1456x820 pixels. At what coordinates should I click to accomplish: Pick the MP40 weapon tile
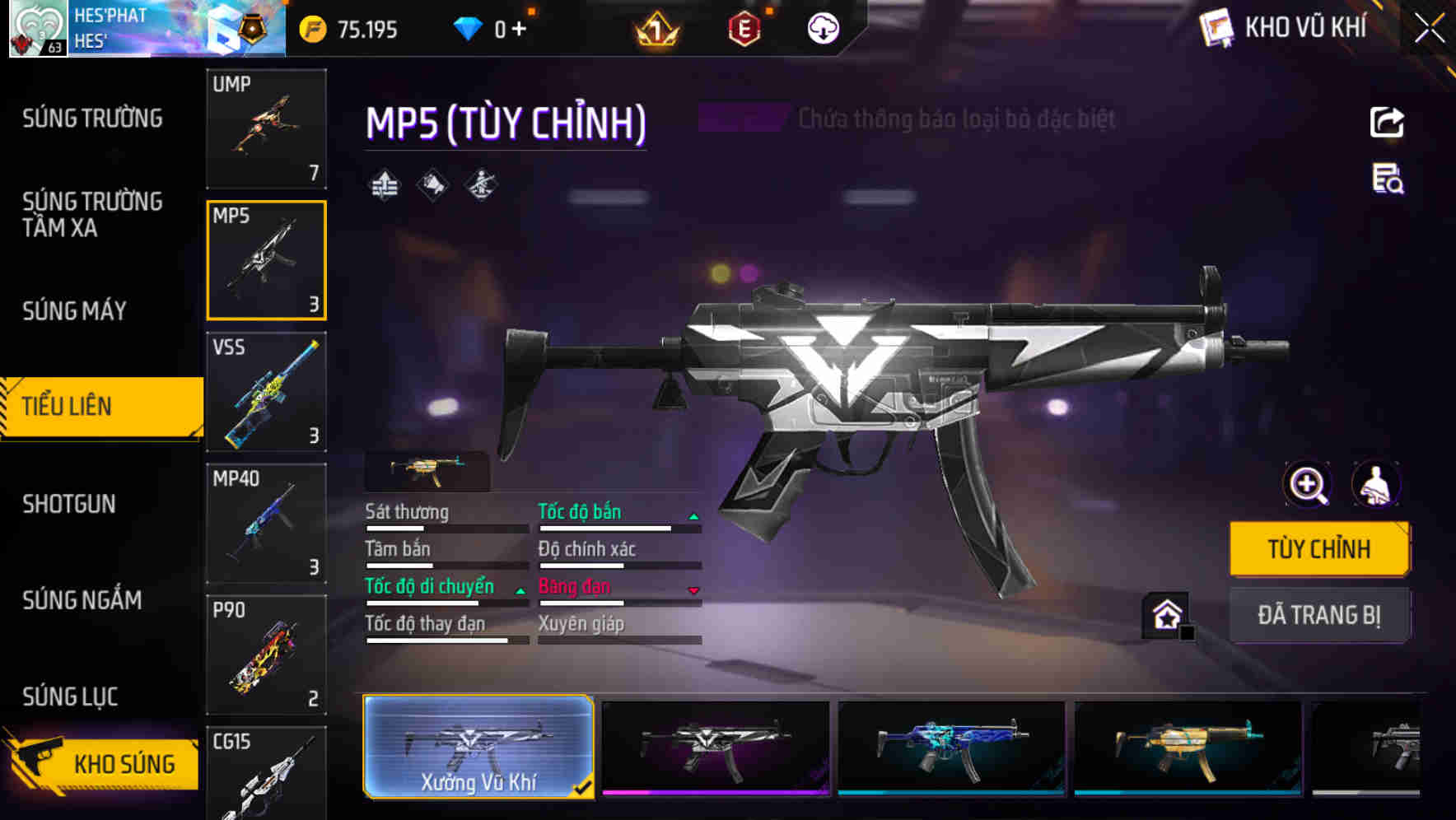[x=266, y=524]
